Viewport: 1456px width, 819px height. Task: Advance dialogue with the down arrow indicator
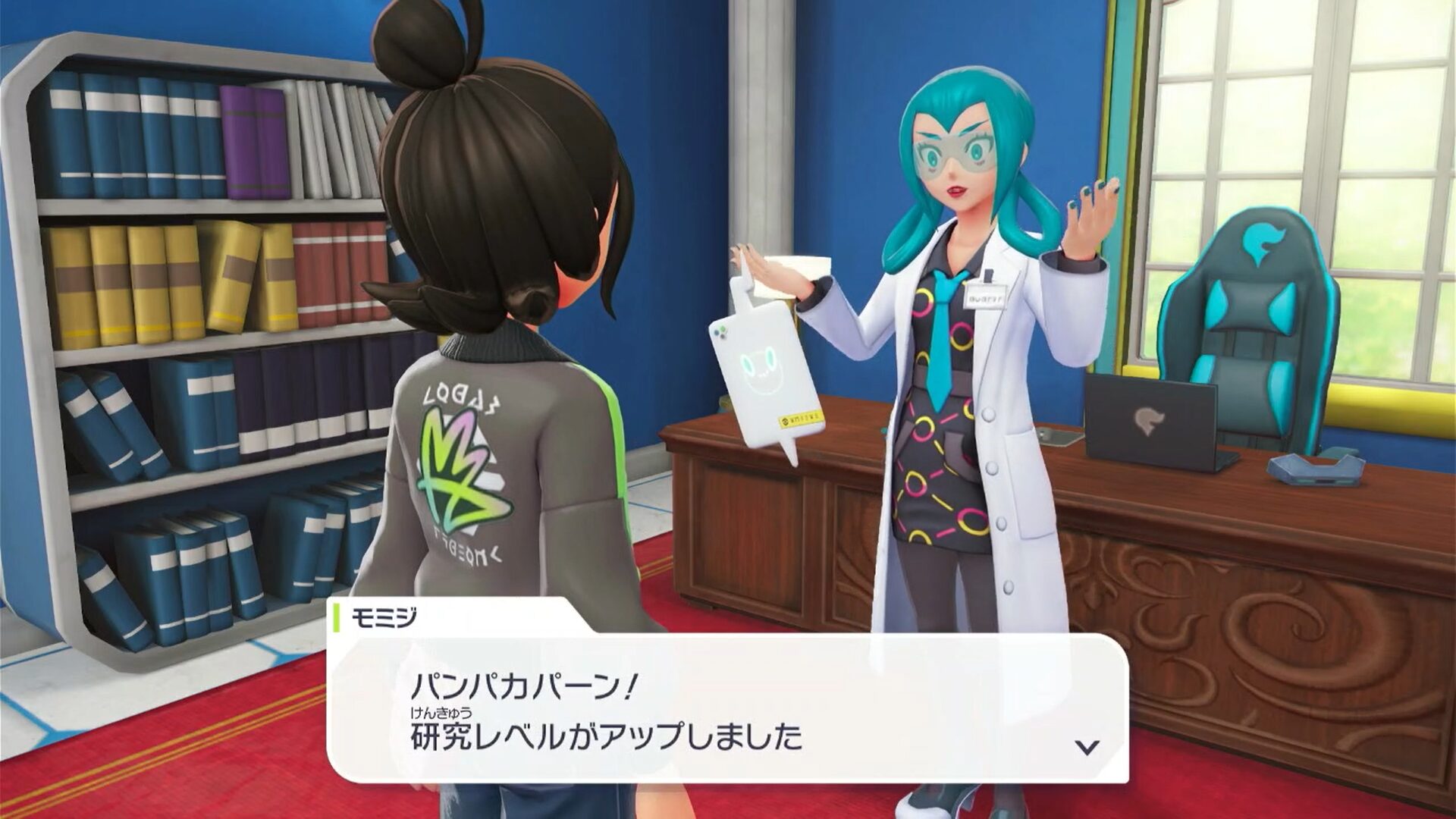click(1087, 748)
